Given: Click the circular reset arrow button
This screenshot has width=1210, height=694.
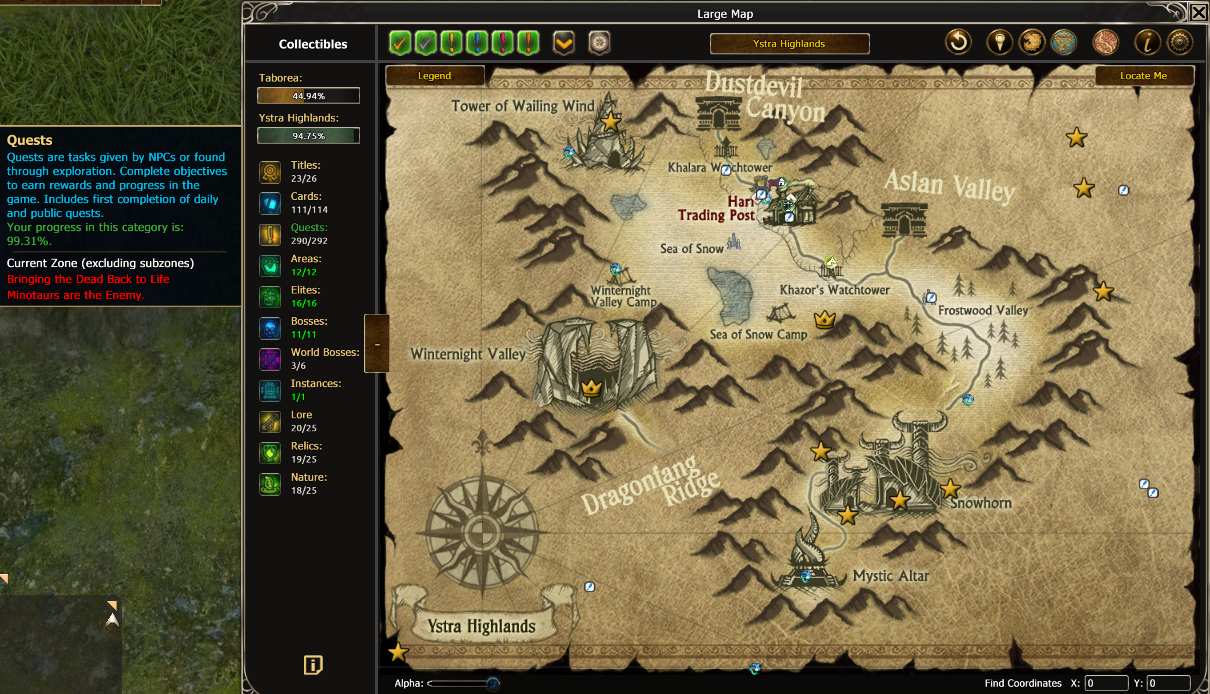Looking at the screenshot, I should point(959,42).
